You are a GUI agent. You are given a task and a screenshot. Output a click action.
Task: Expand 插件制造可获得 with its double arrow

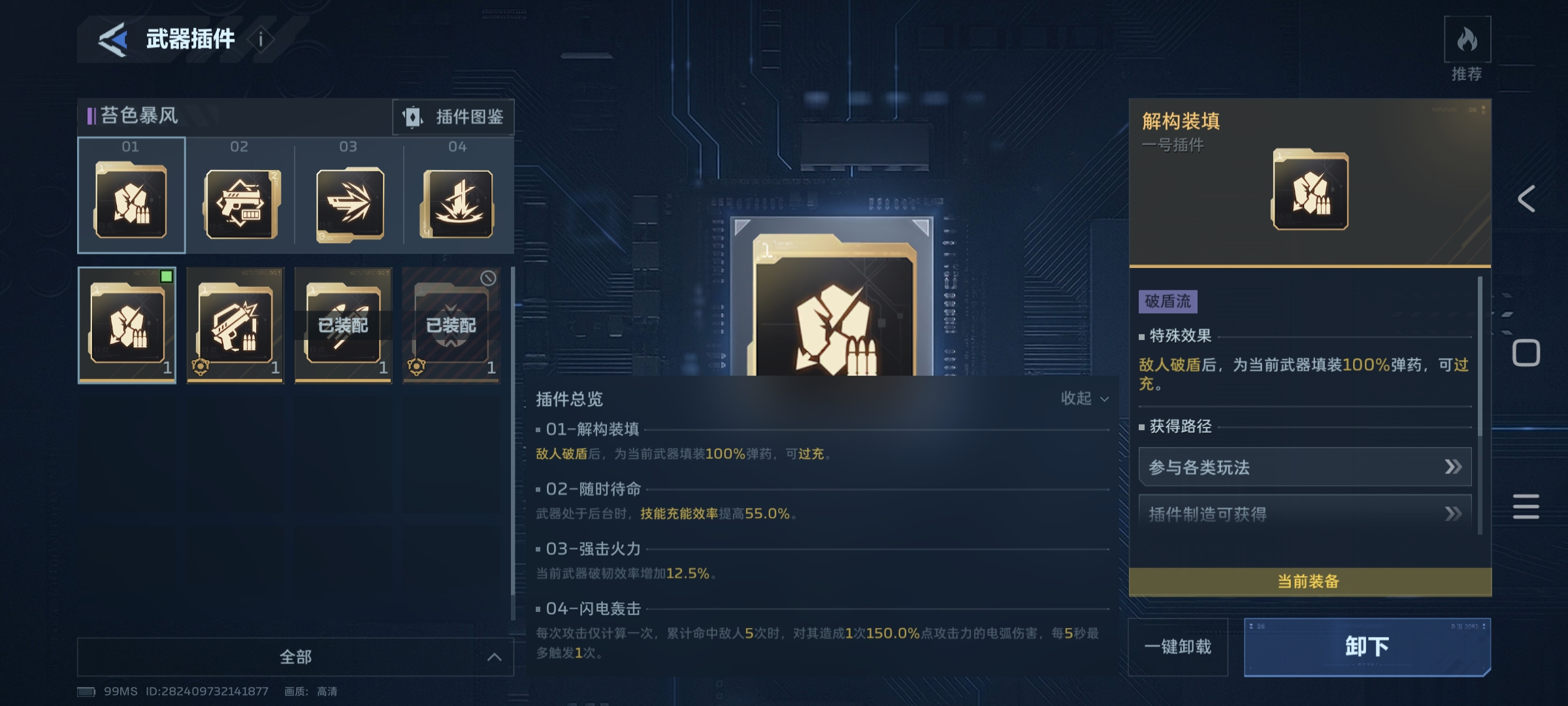coord(1307,515)
